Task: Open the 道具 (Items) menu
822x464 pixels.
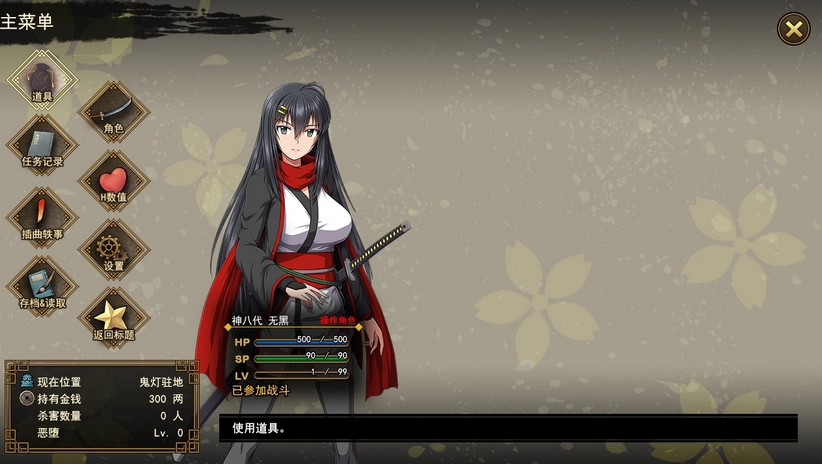Action: tap(42, 80)
